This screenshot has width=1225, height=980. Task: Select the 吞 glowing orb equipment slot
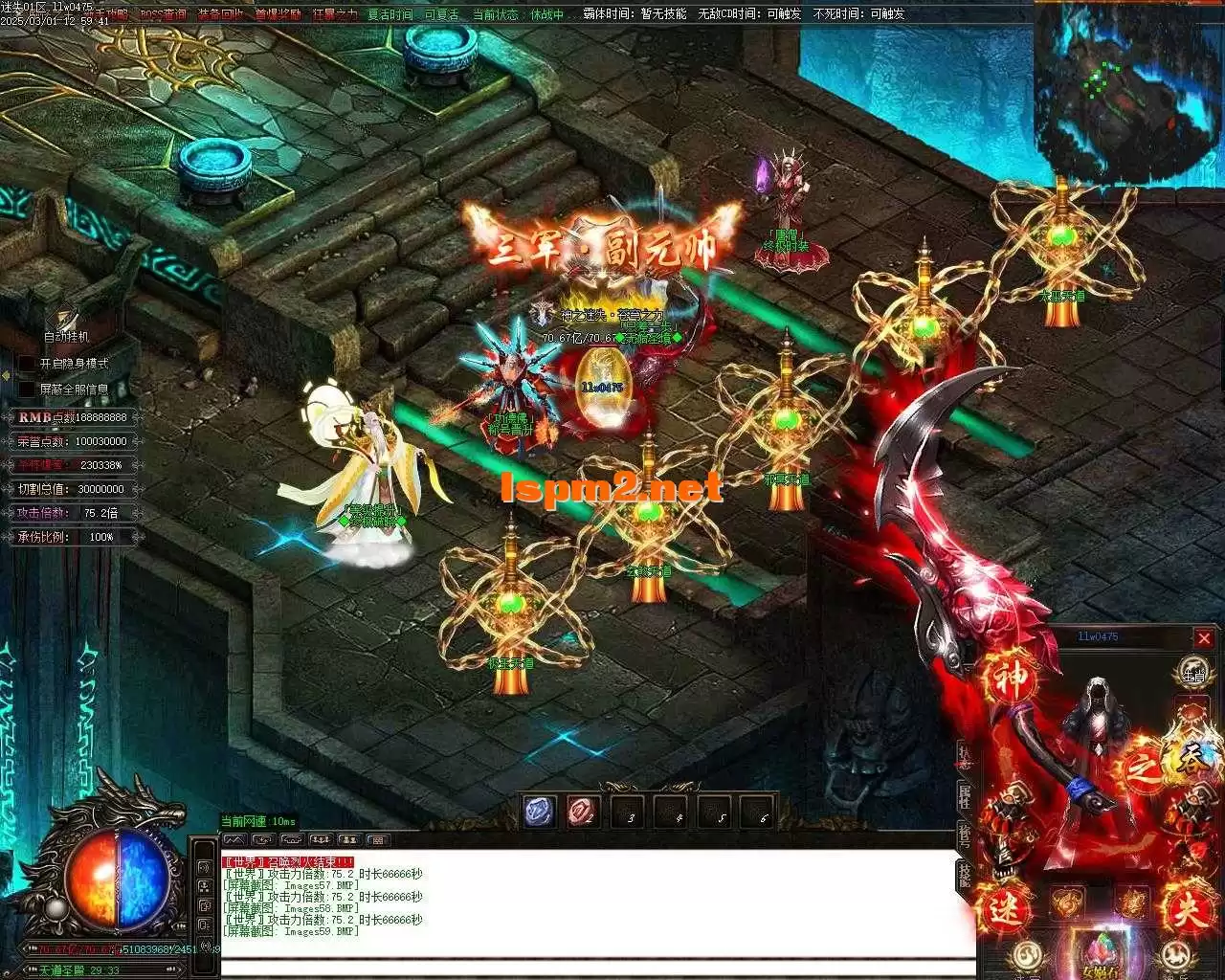1190,756
